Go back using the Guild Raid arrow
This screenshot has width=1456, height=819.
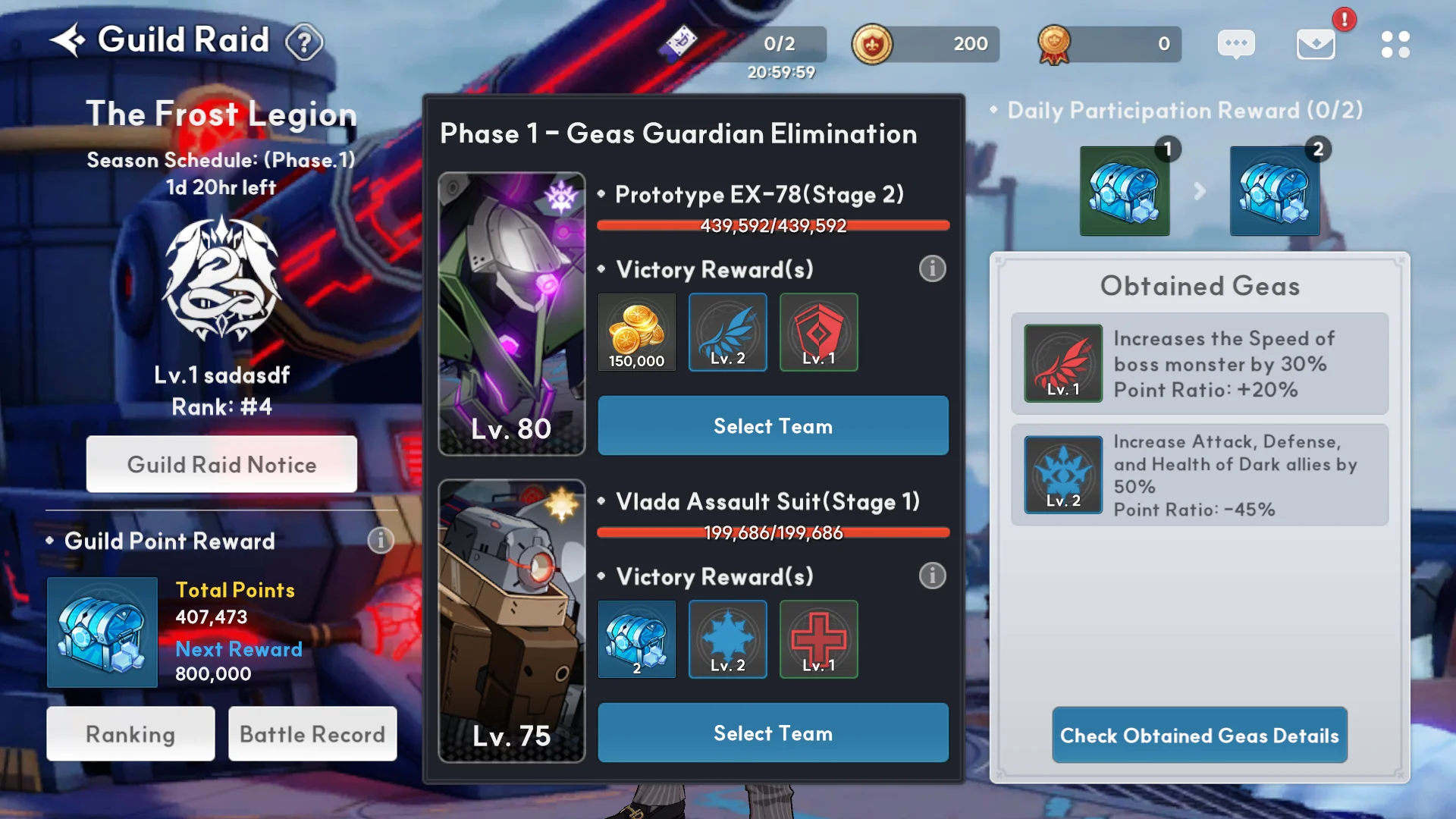[x=68, y=40]
